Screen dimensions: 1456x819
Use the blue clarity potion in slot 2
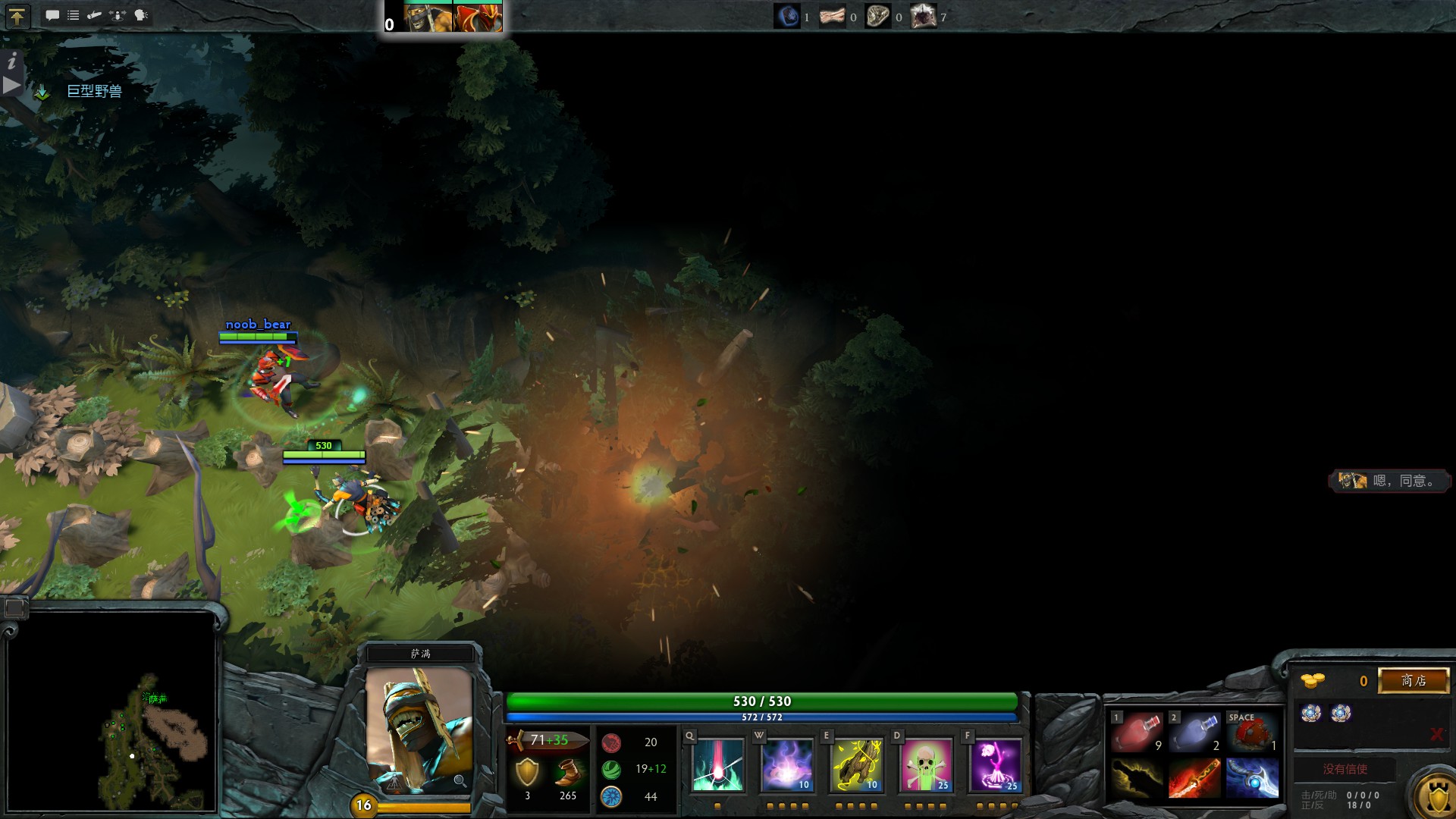(1194, 733)
